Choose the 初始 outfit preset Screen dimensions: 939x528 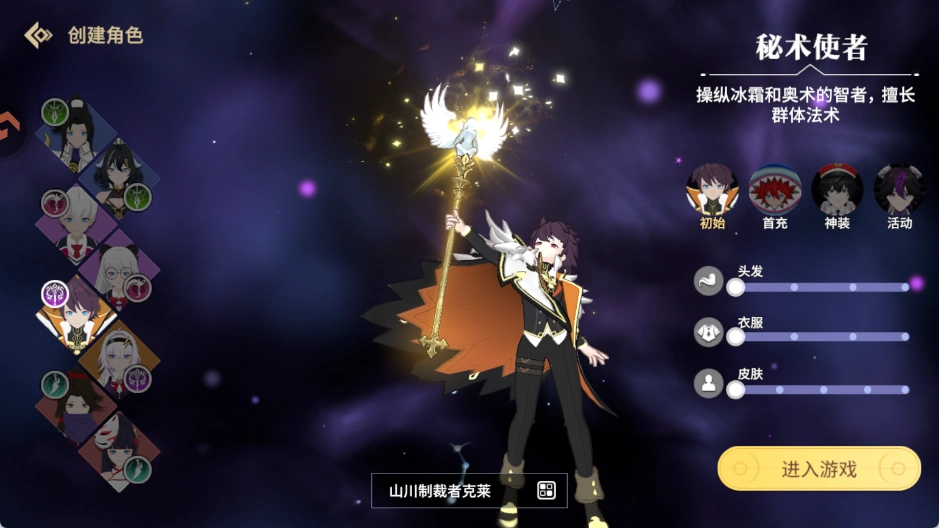[712, 190]
